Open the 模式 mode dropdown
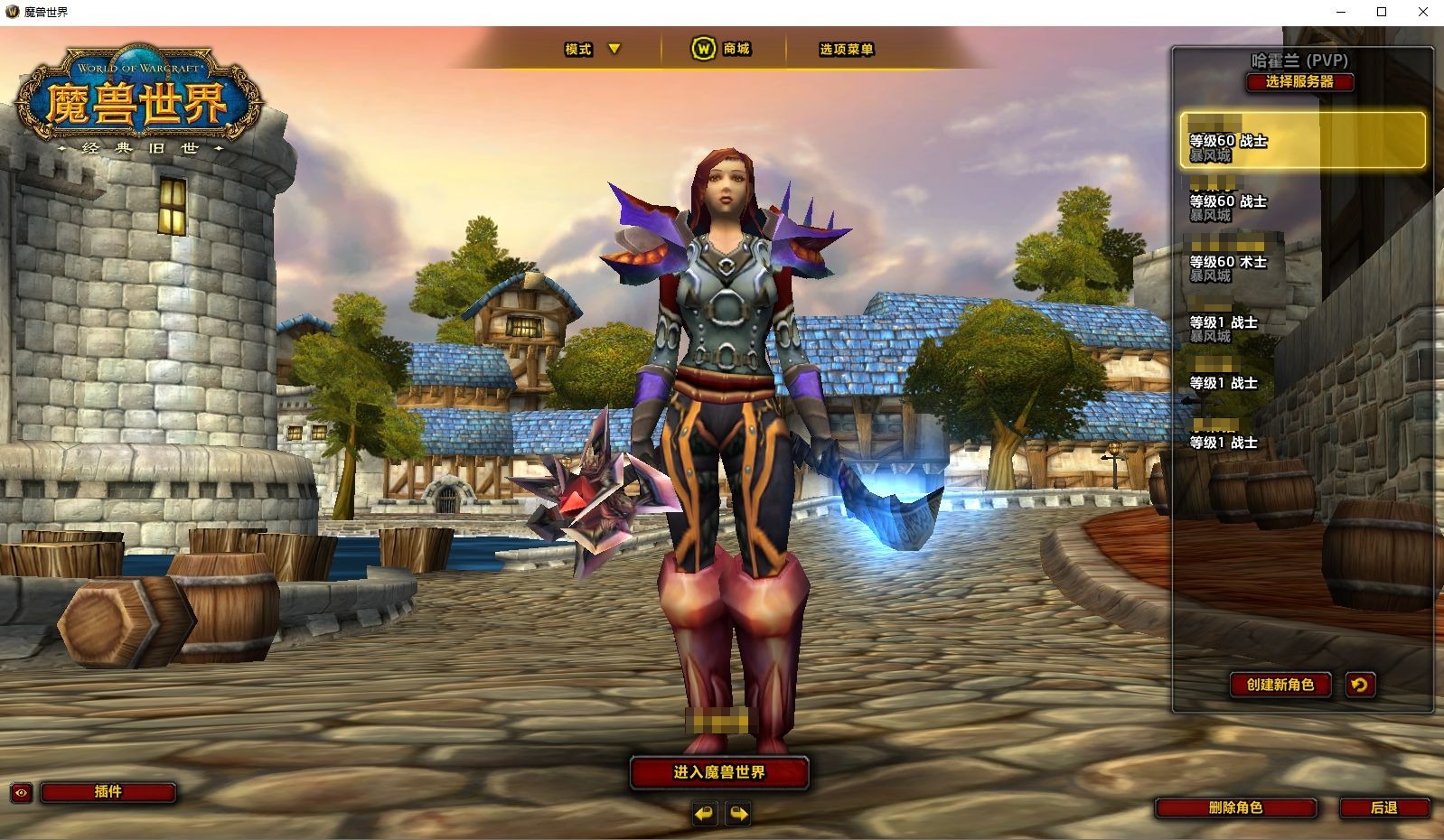This screenshot has width=1444, height=840. pyautogui.click(x=592, y=49)
